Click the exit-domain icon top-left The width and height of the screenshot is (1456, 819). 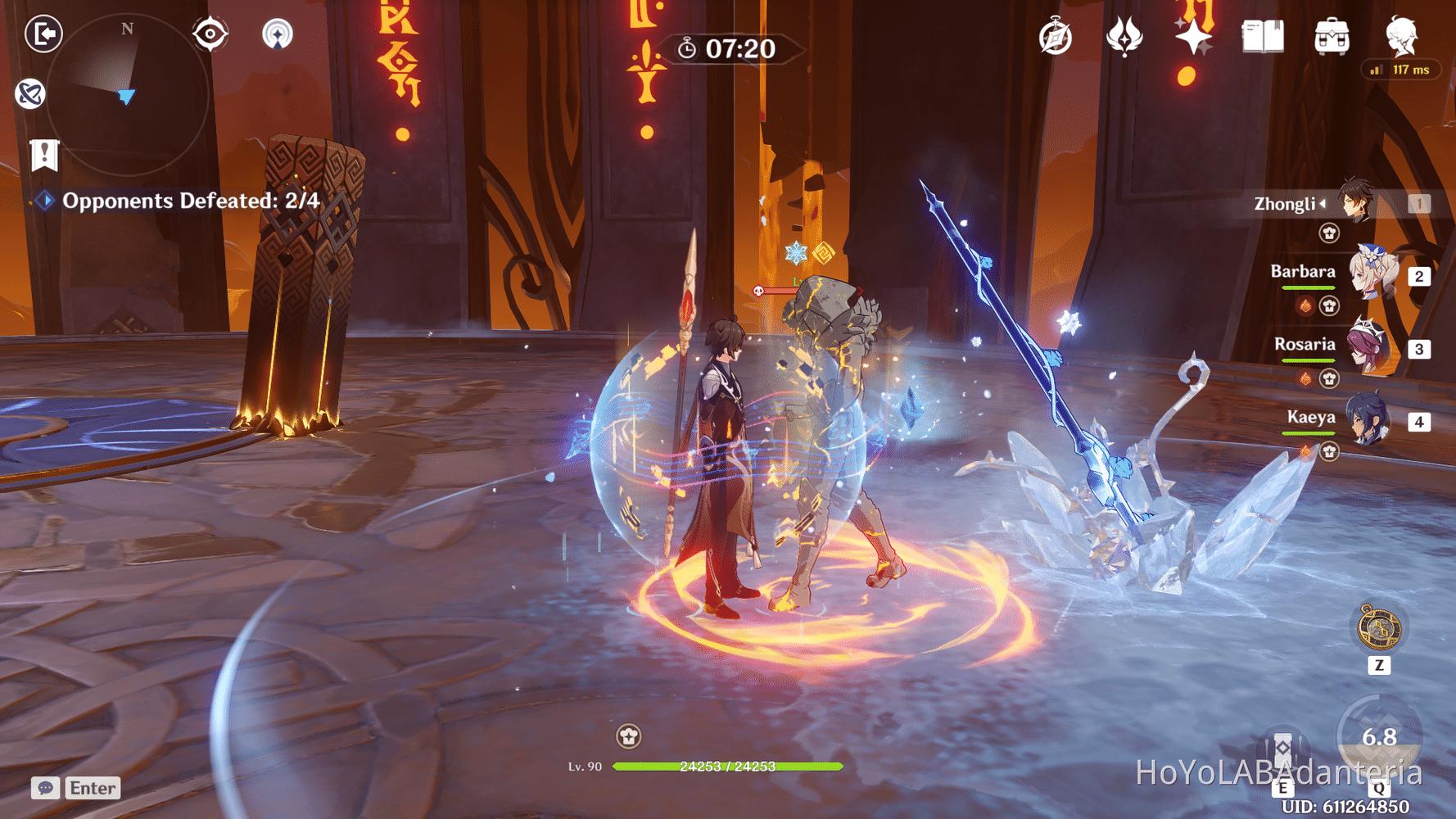pos(45,34)
